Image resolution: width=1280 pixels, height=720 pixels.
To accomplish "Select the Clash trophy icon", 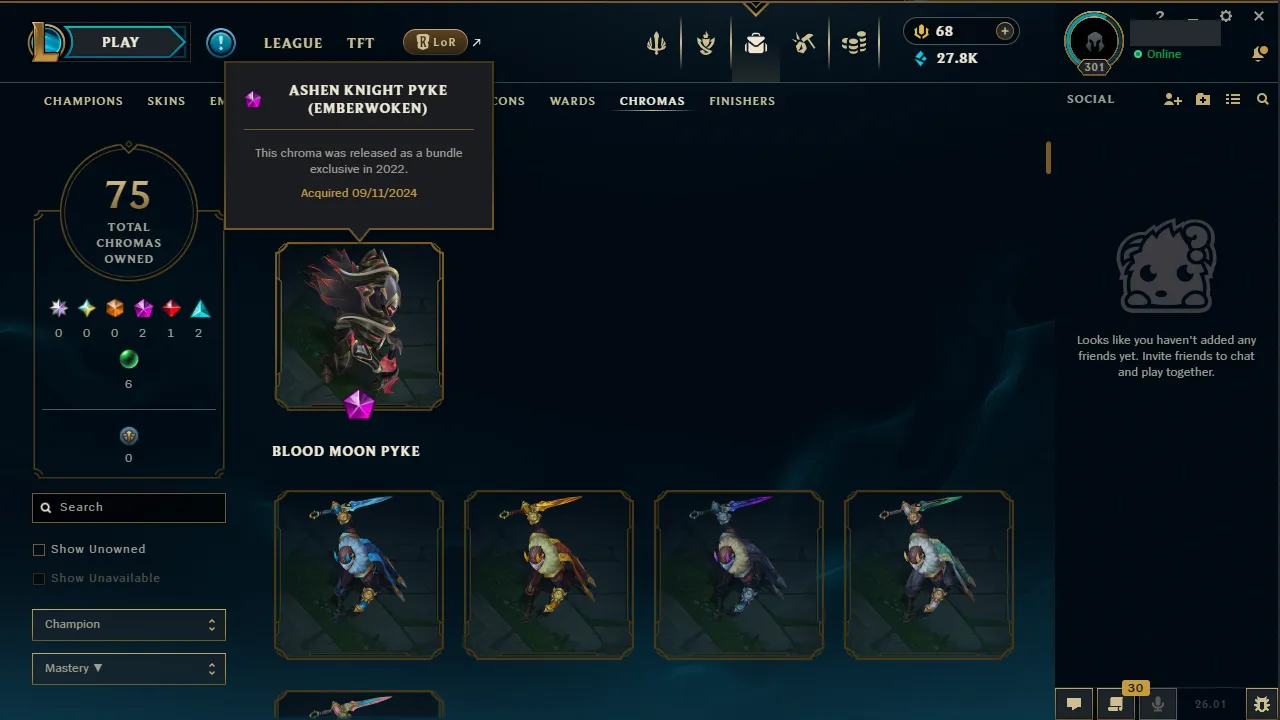I will [705, 43].
